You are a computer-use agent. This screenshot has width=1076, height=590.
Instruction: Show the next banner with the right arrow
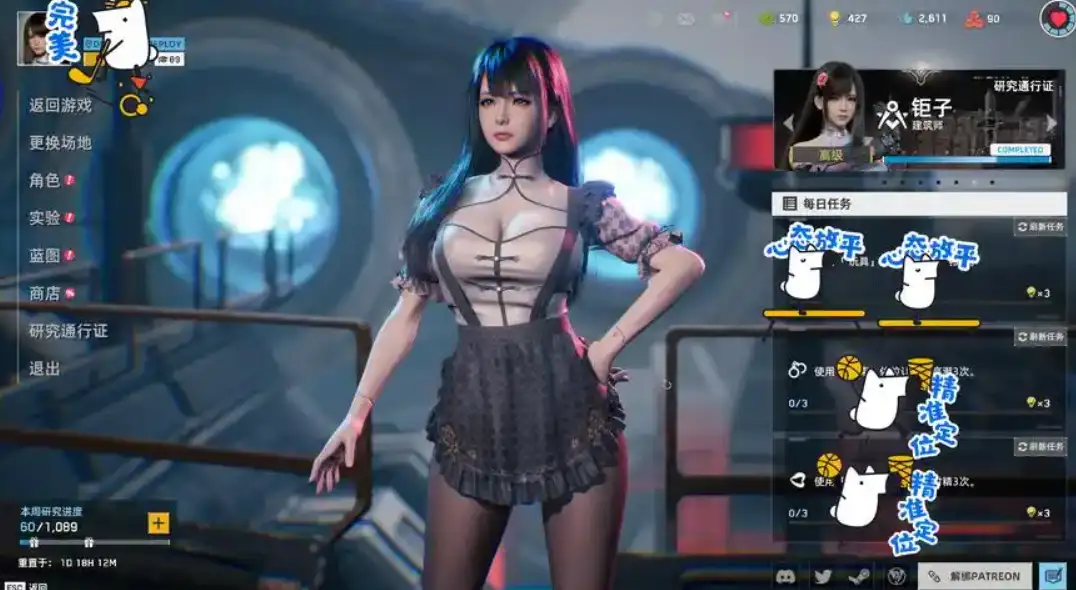point(1052,122)
